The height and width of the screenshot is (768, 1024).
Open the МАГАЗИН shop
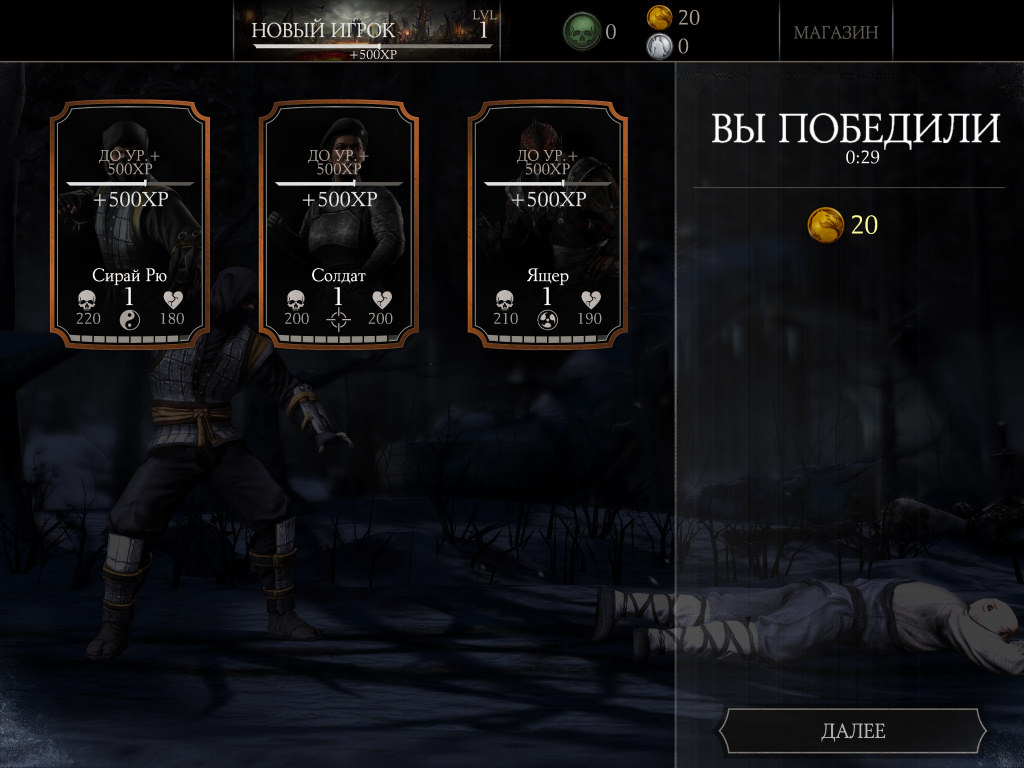pyautogui.click(x=836, y=32)
